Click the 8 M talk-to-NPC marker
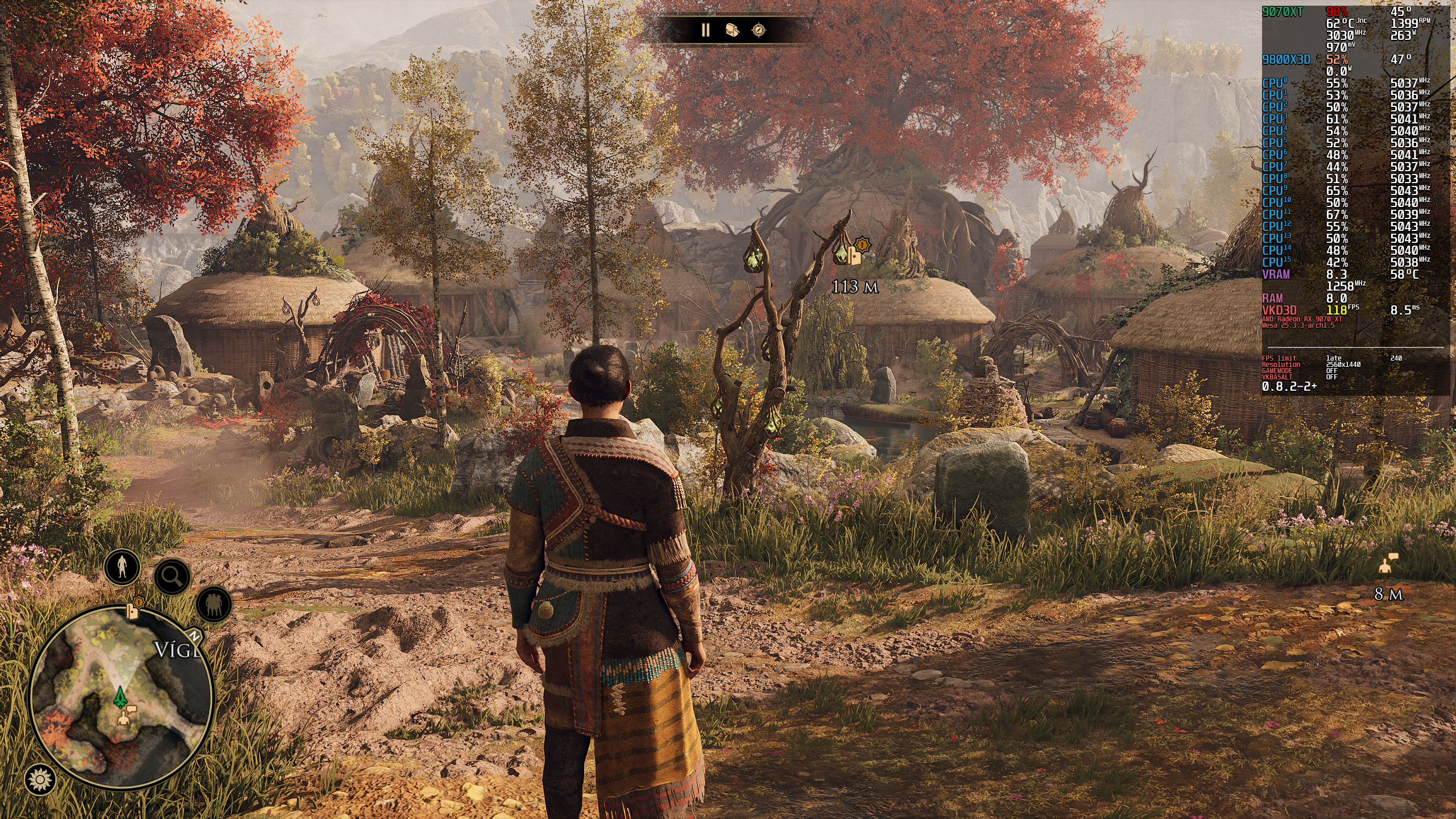 1388,564
